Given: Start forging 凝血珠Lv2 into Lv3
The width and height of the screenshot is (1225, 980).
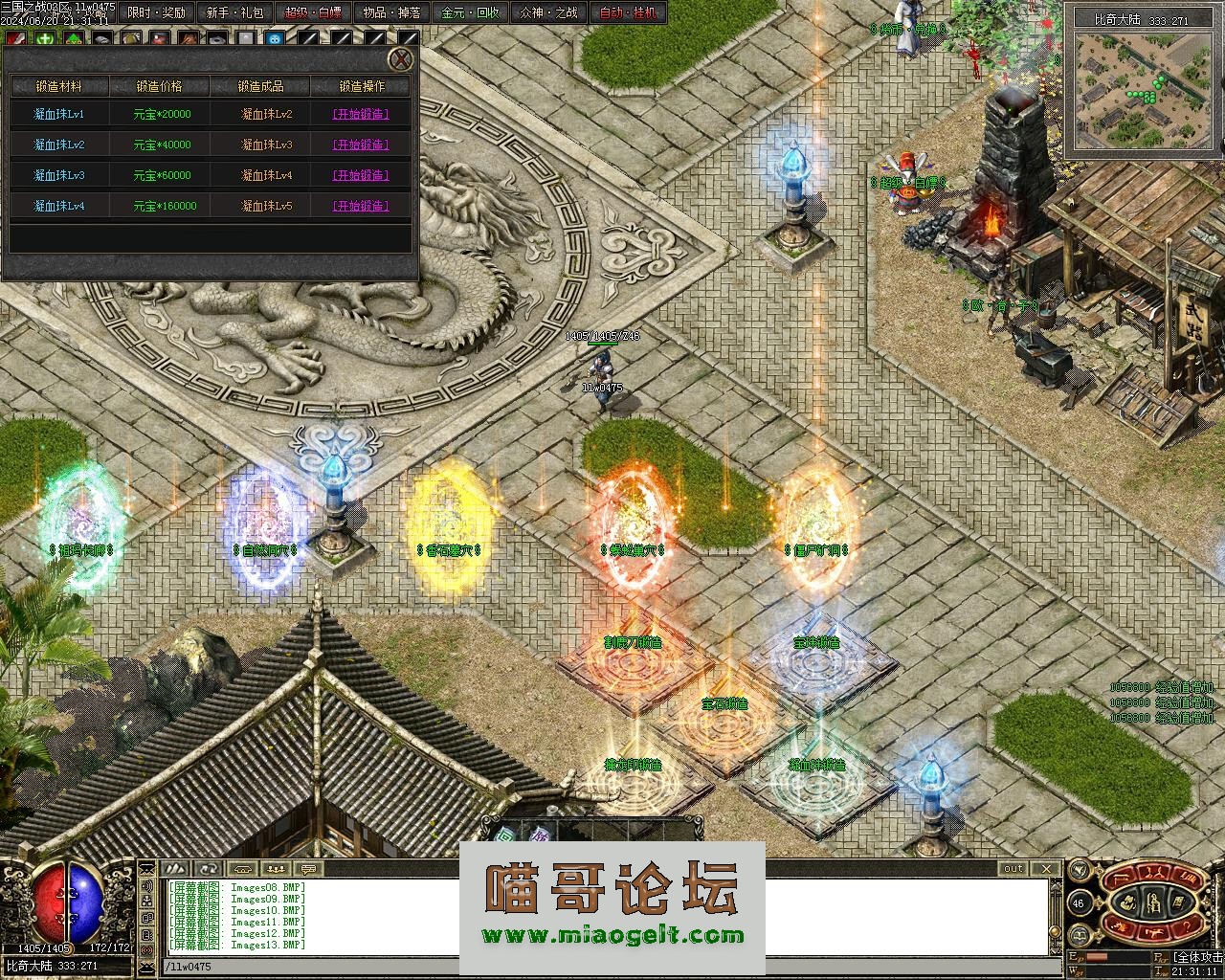Looking at the screenshot, I should [x=360, y=145].
